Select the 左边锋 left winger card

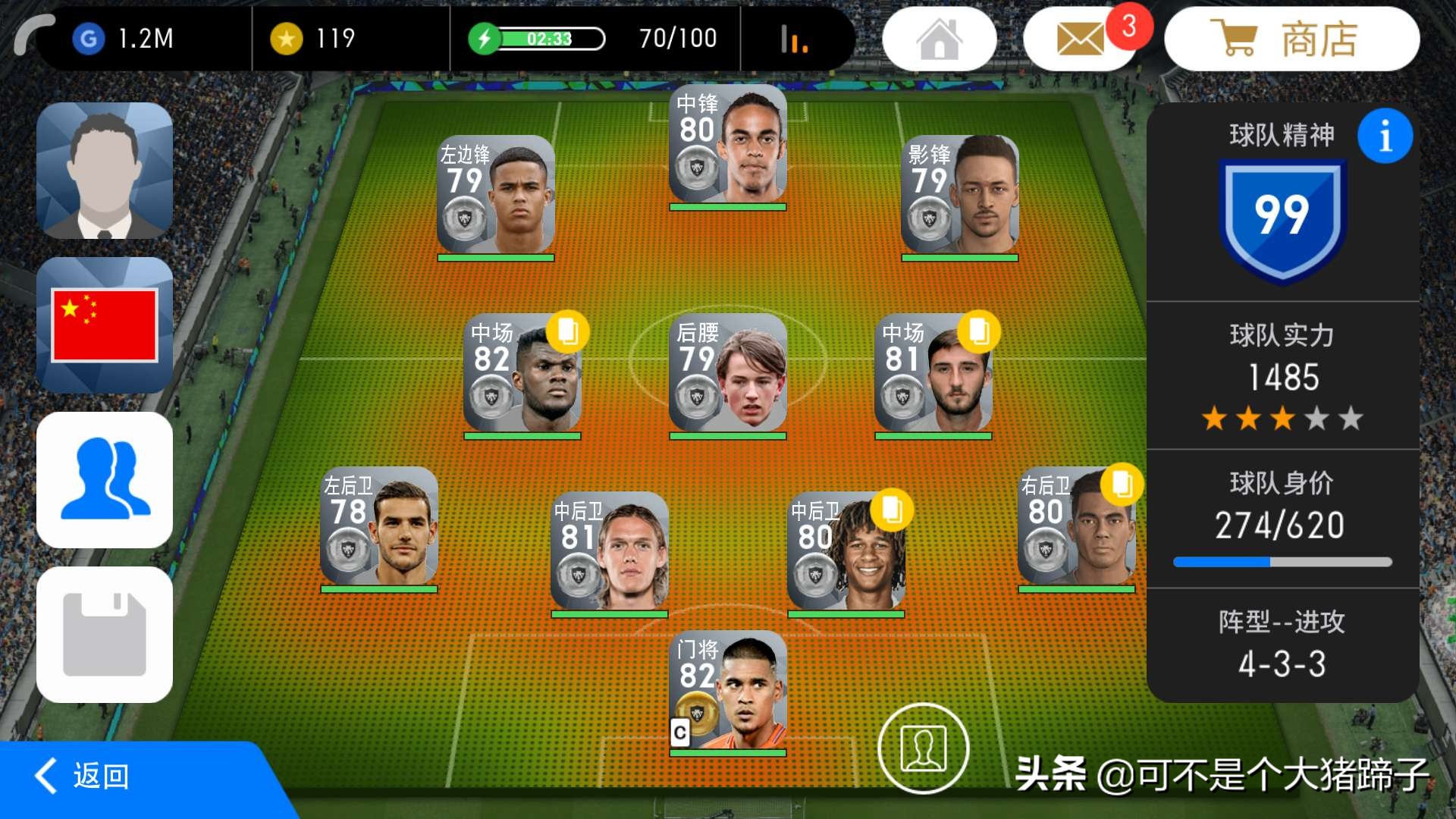(496, 196)
